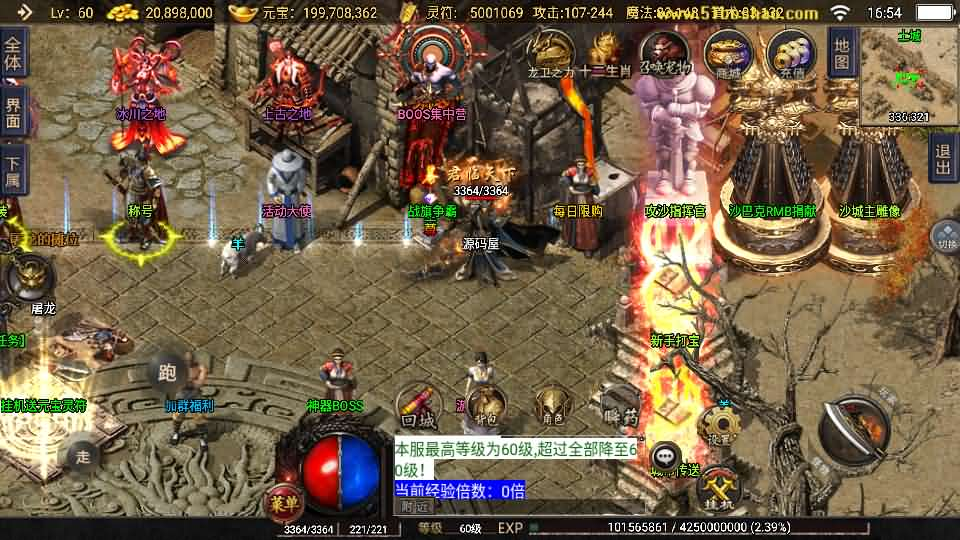960x540 pixels.
Task: Open the 地图 map button
Action: pos(842,52)
